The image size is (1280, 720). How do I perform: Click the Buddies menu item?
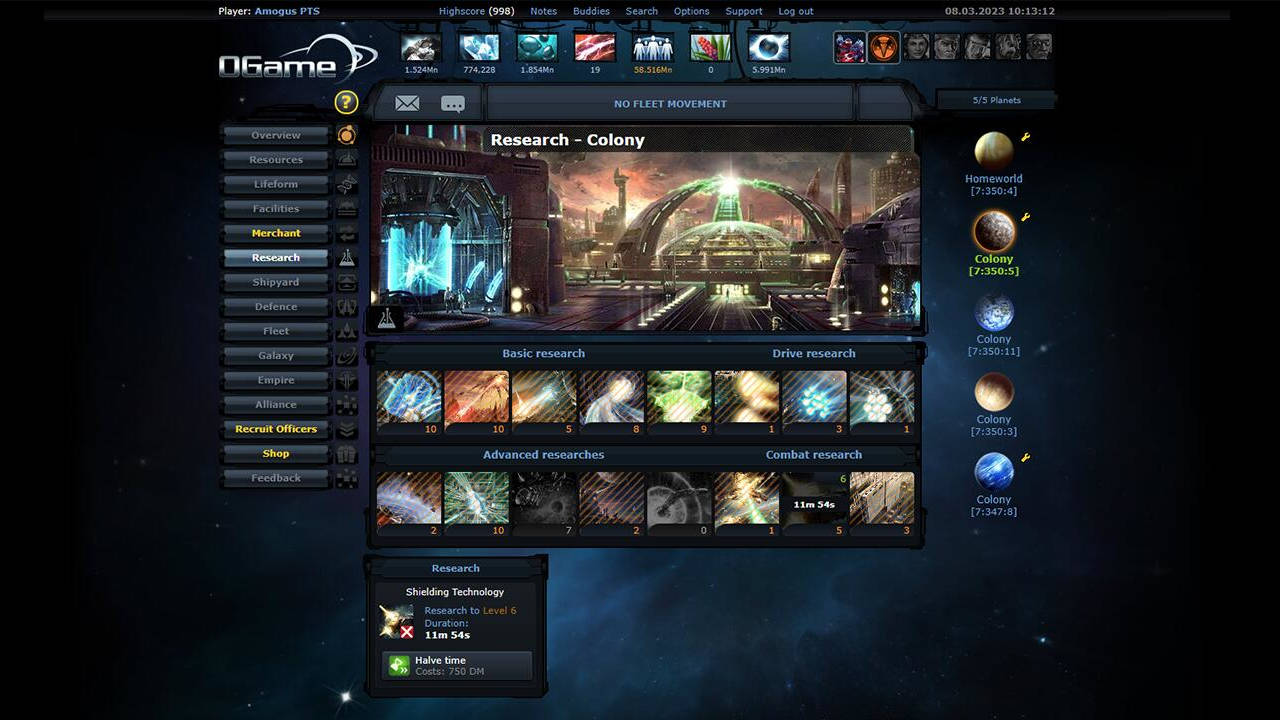pyautogui.click(x=590, y=11)
